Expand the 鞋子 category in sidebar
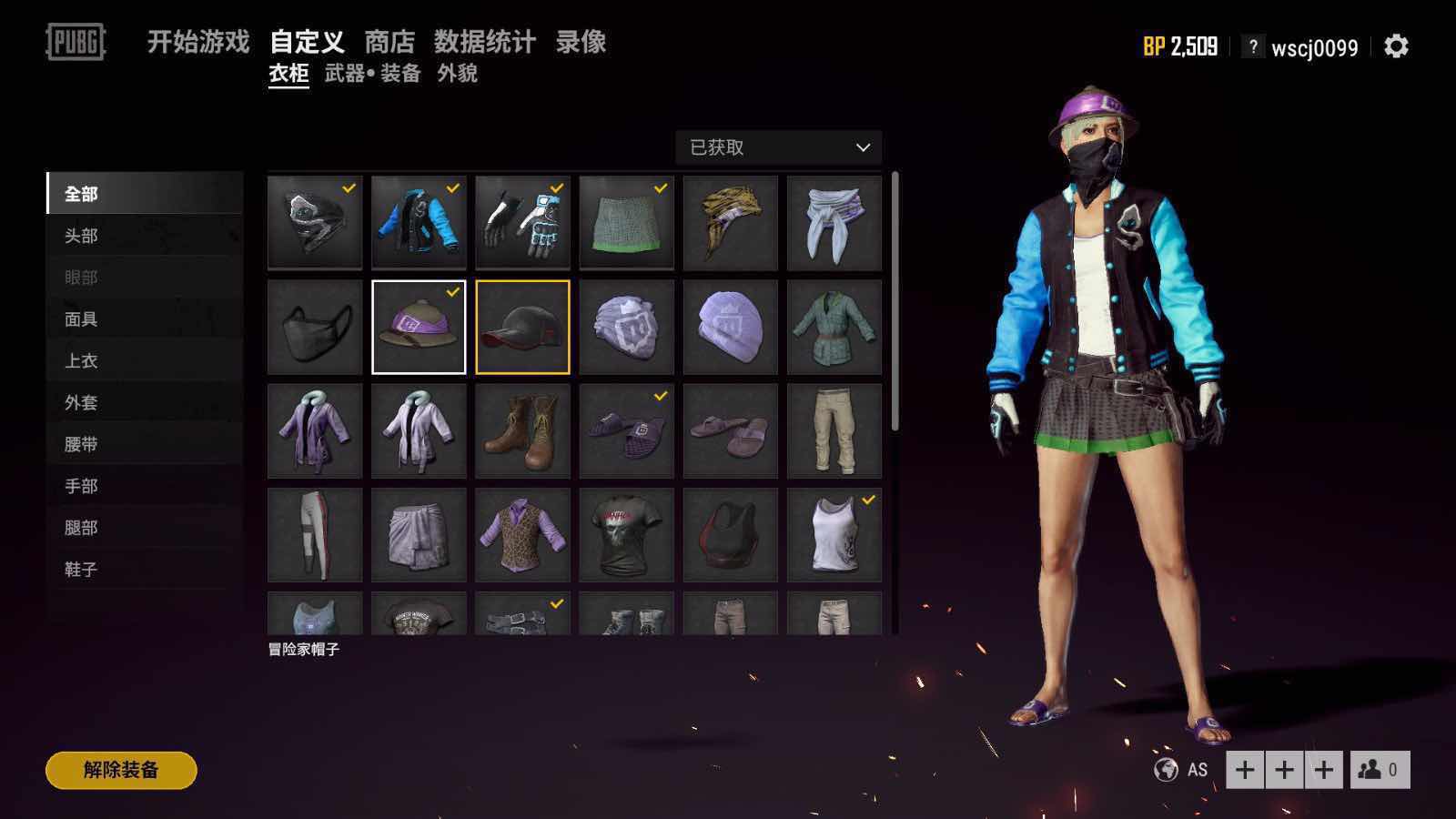The width and height of the screenshot is (1456, 819). (x=80, y=569)
